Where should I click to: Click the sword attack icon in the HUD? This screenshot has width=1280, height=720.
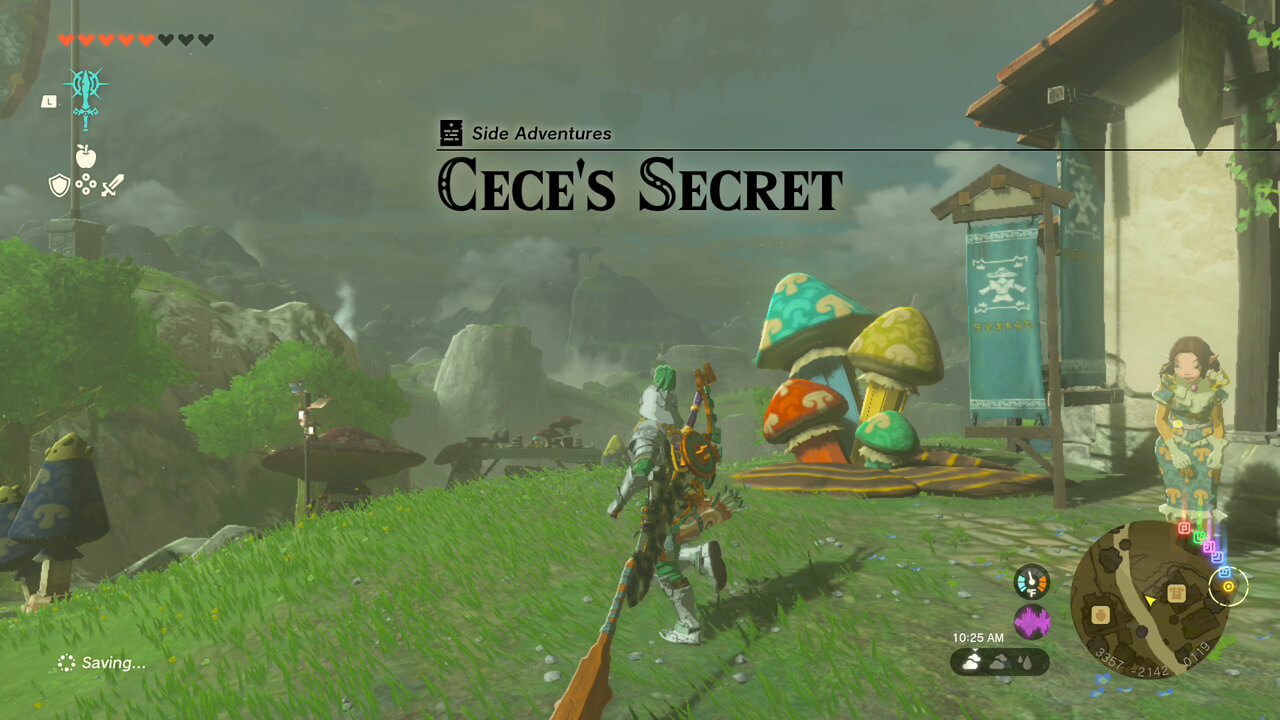[111, 186]
